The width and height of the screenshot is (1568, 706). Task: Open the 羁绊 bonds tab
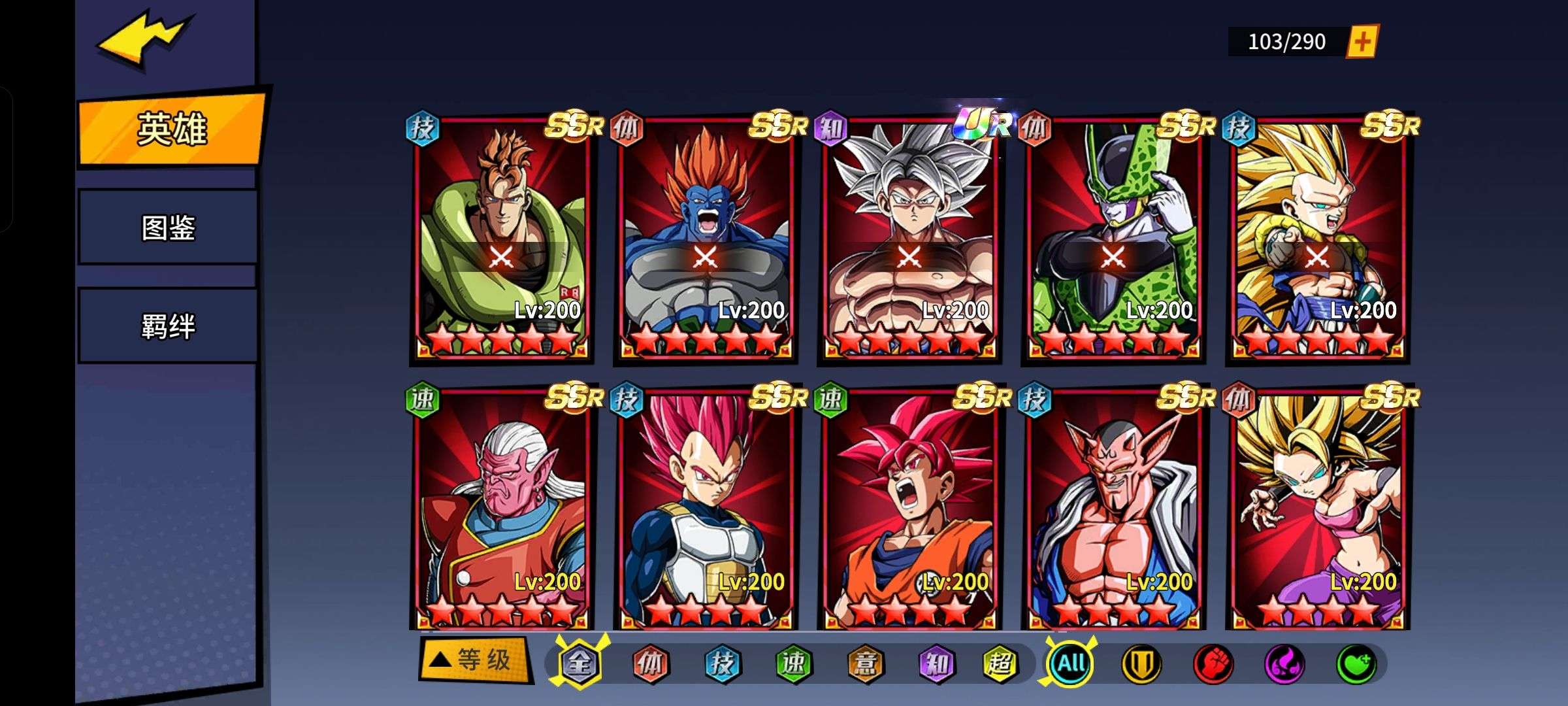pos(168,326)
